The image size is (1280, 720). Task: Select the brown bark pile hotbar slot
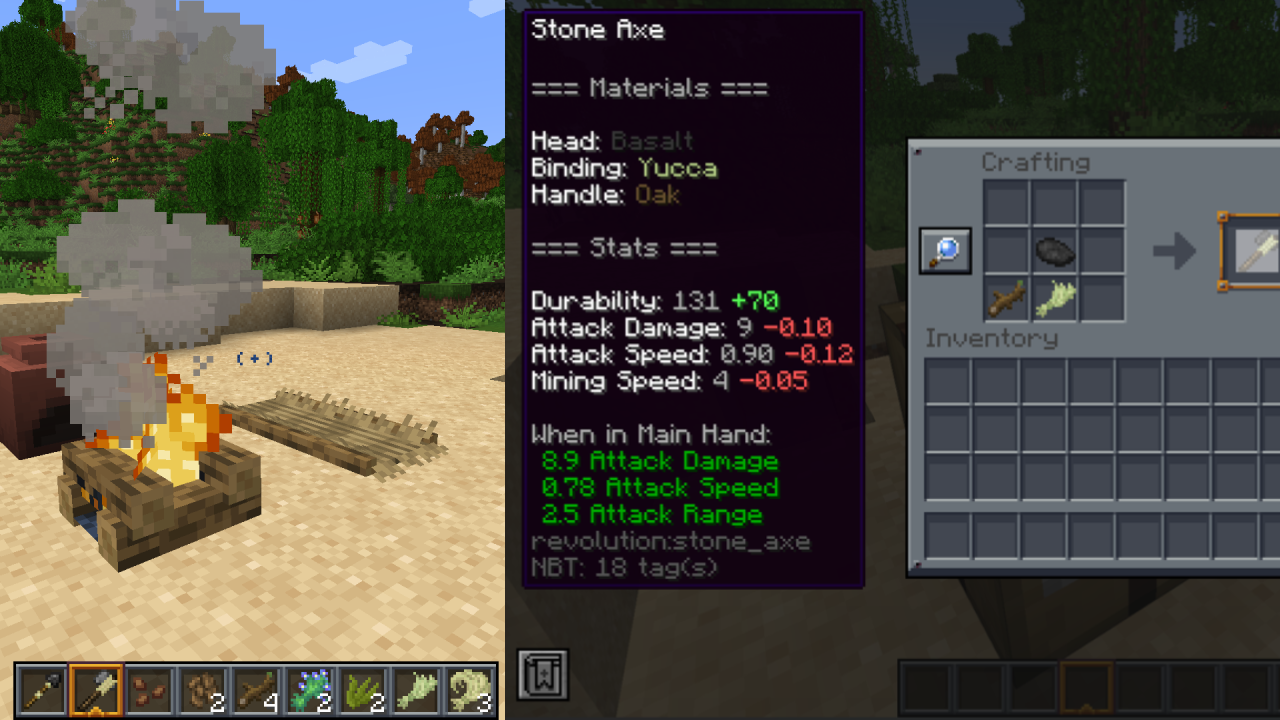pyautogui.click(x=203, y=689)
